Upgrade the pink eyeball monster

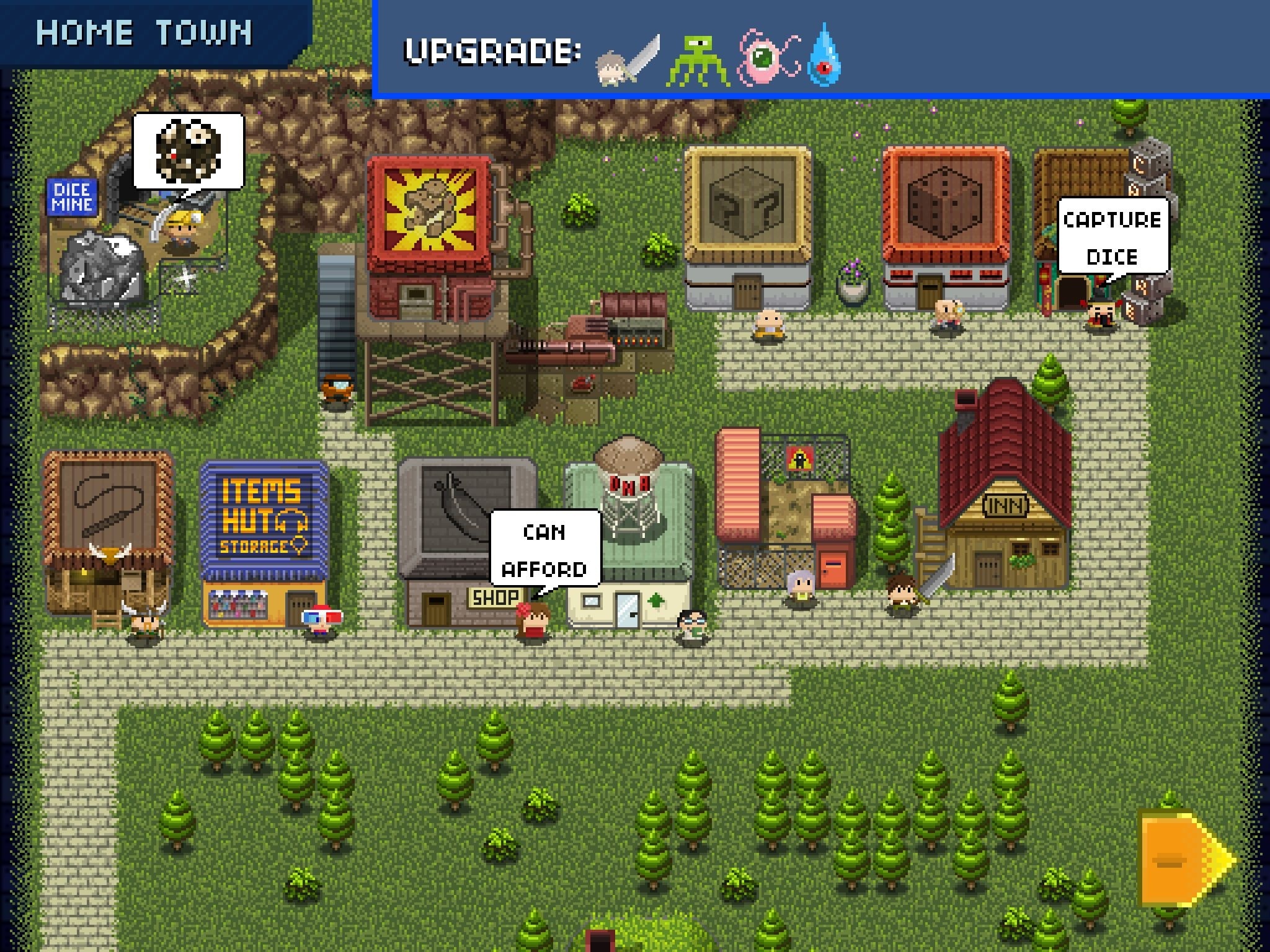[763, 59]
